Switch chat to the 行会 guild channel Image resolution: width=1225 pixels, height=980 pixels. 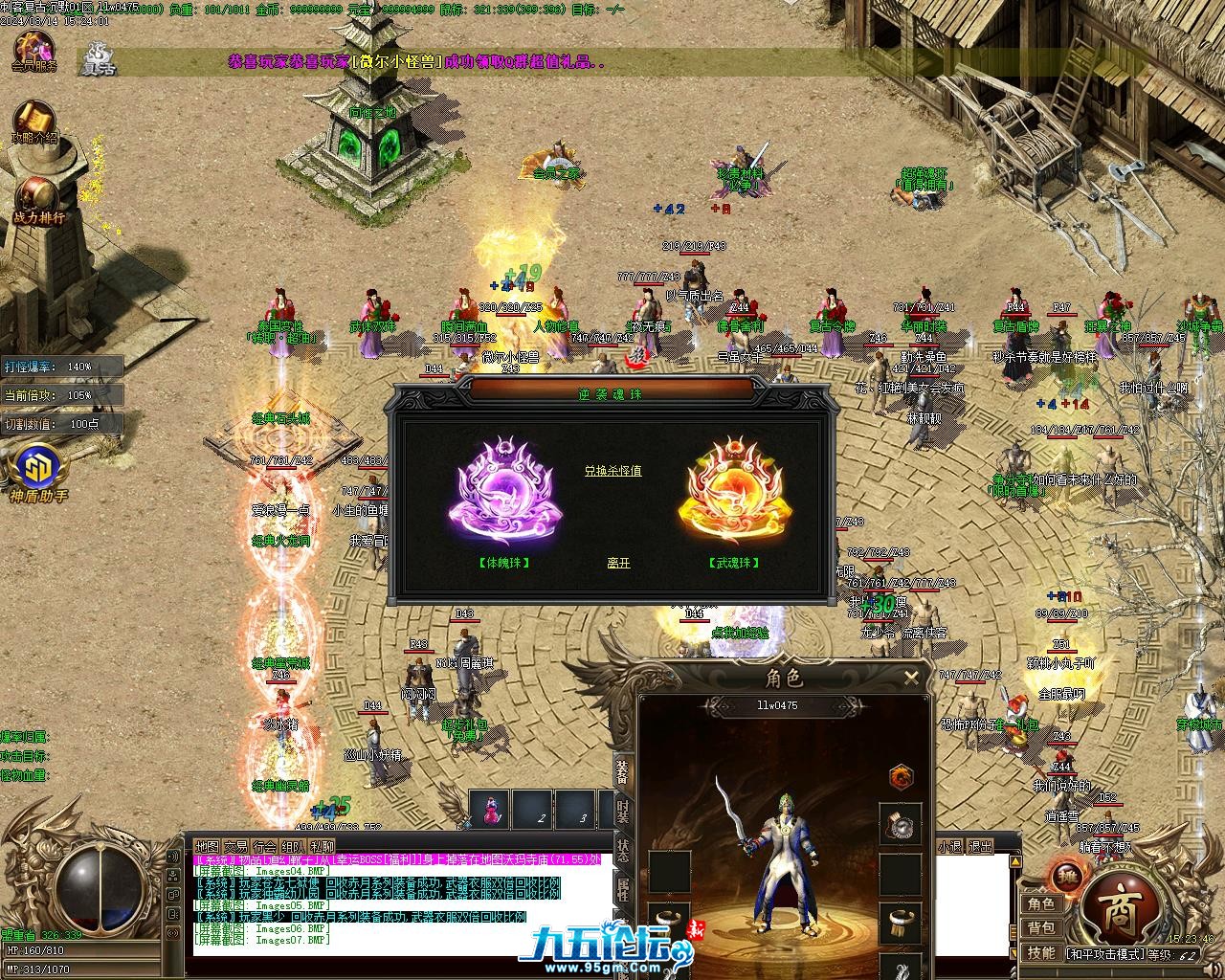(x=265, y=847)
